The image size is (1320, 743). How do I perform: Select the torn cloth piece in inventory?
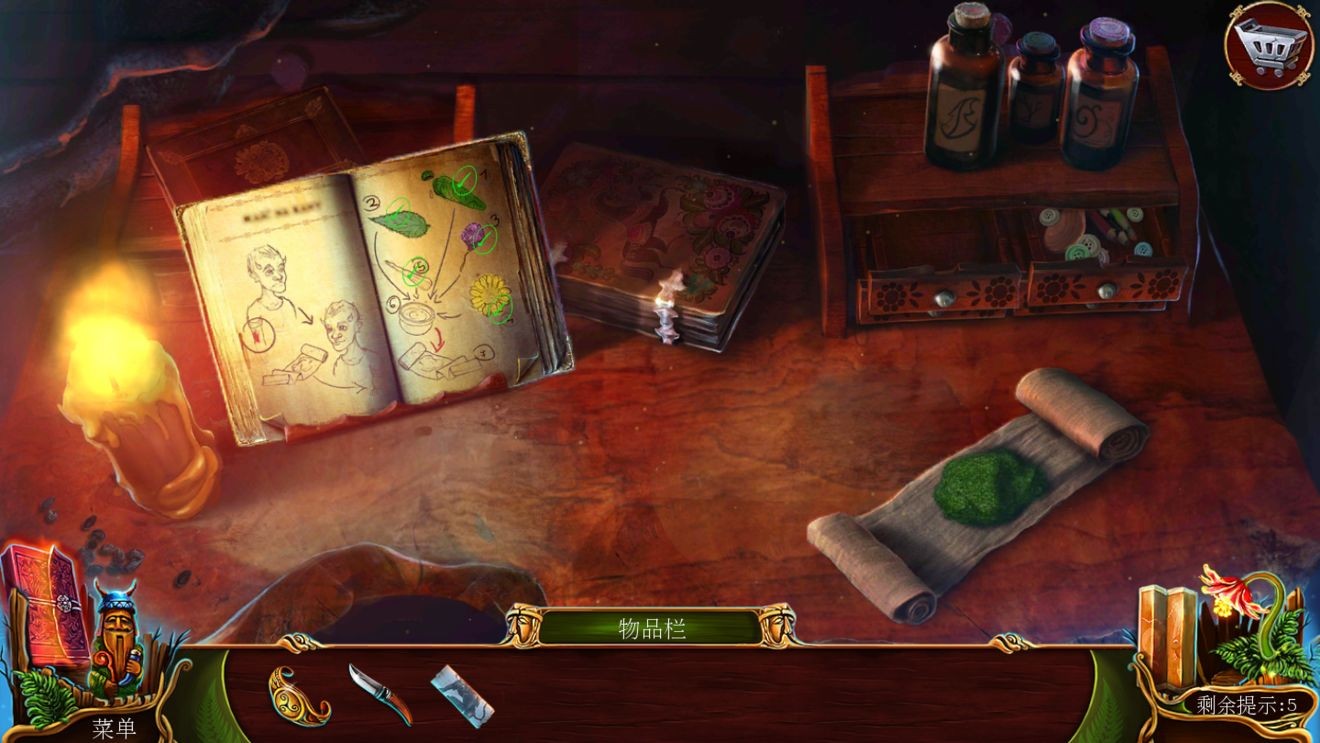462,693
